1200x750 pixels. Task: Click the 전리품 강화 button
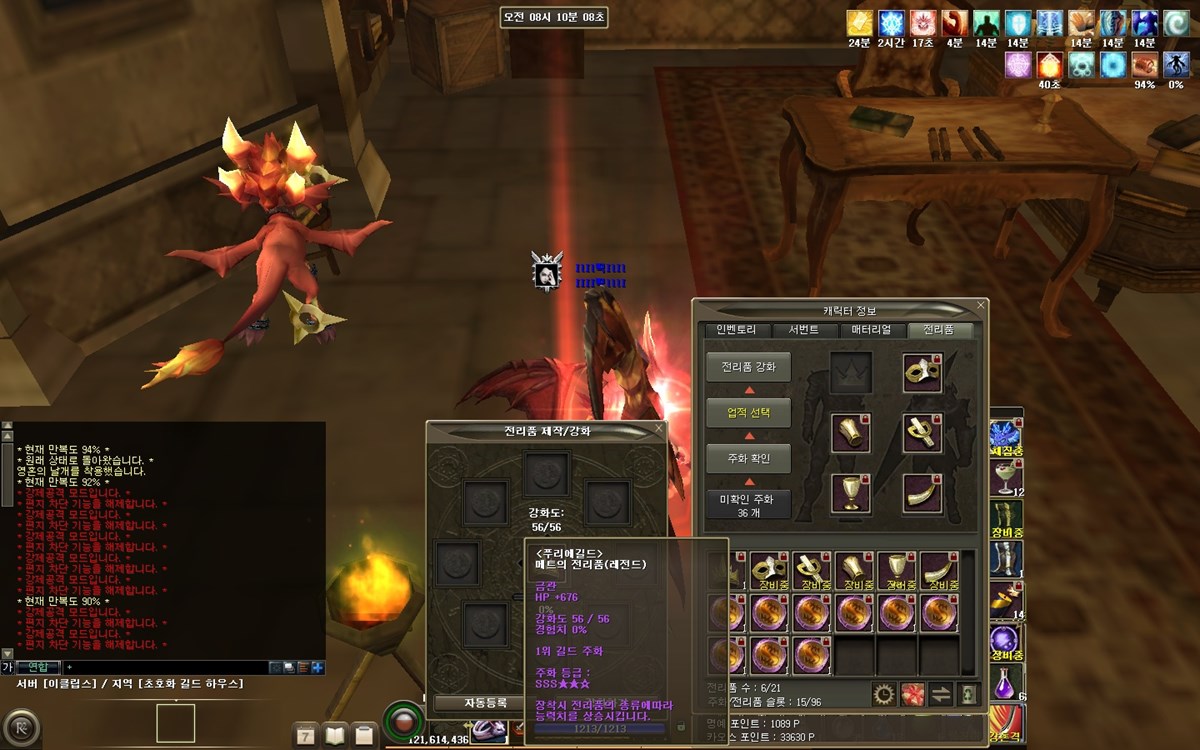click(x=748, y=367)
